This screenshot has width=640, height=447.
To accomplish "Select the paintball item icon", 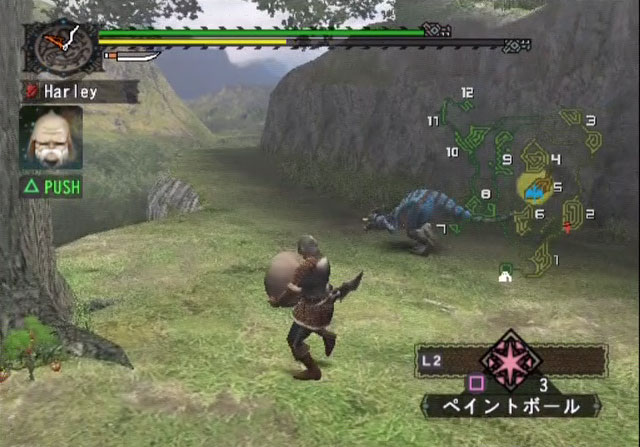I will (x=512, y=359).
